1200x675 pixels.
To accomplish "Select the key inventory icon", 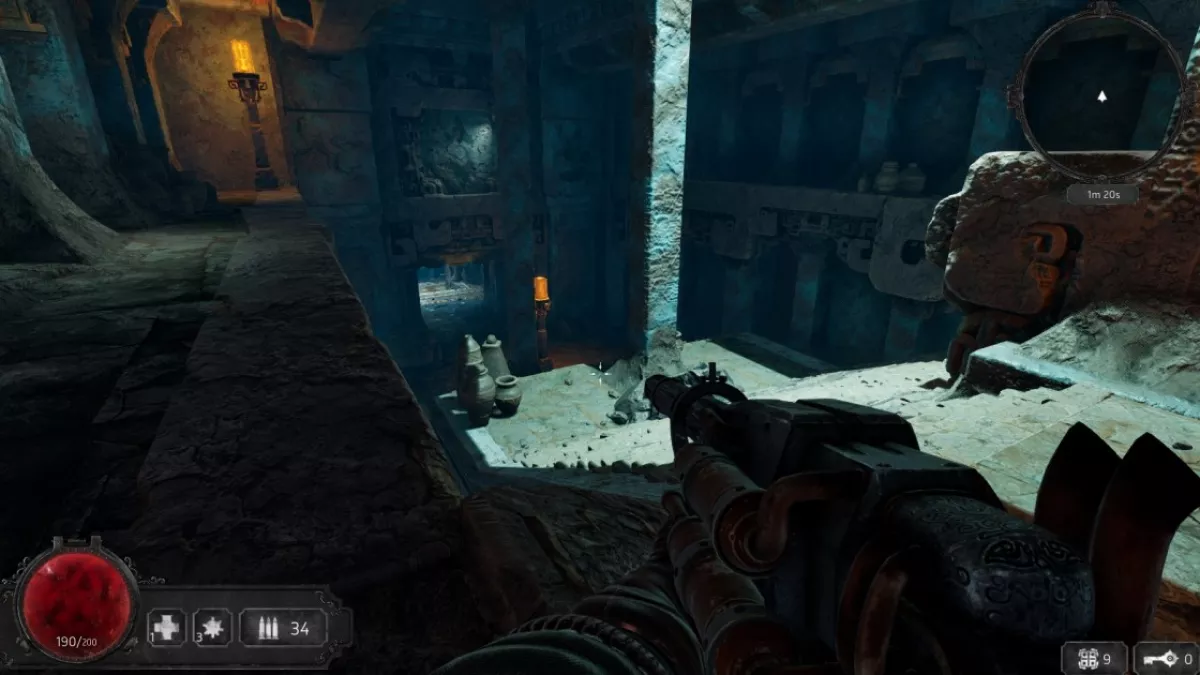I will (x=1155, y=659).
